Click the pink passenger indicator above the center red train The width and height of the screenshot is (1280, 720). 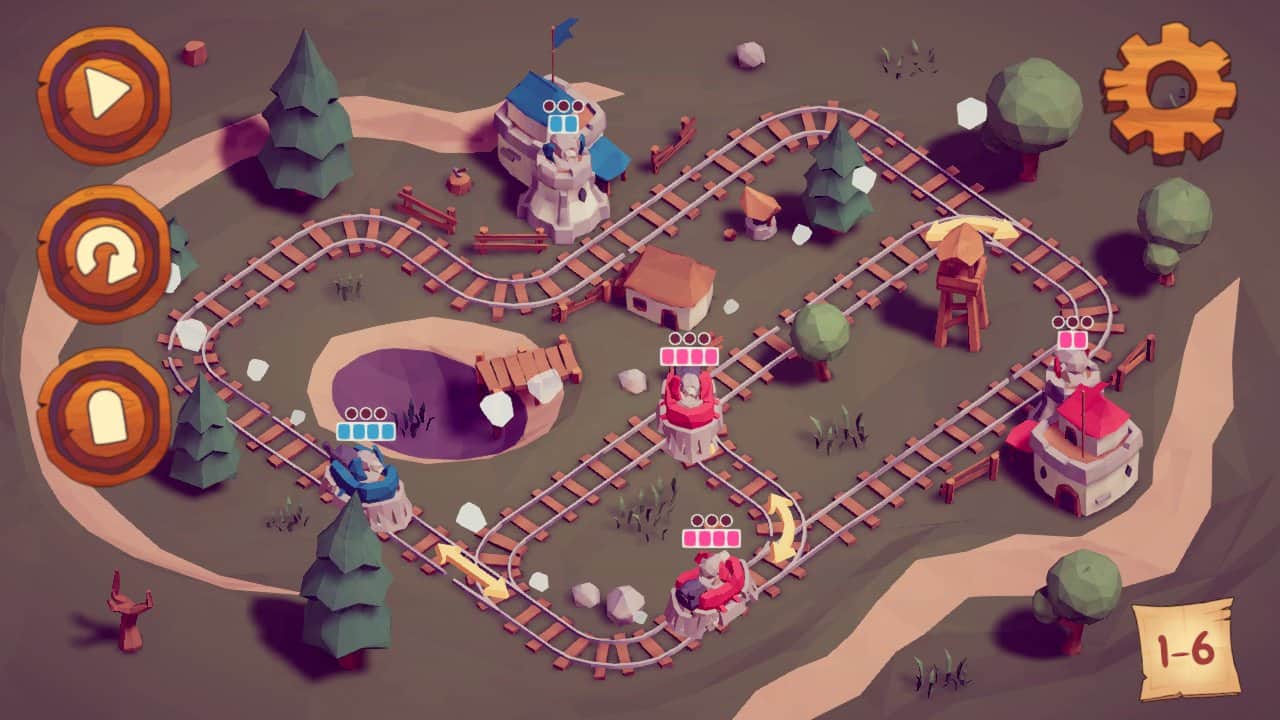(x=690, y=355)
